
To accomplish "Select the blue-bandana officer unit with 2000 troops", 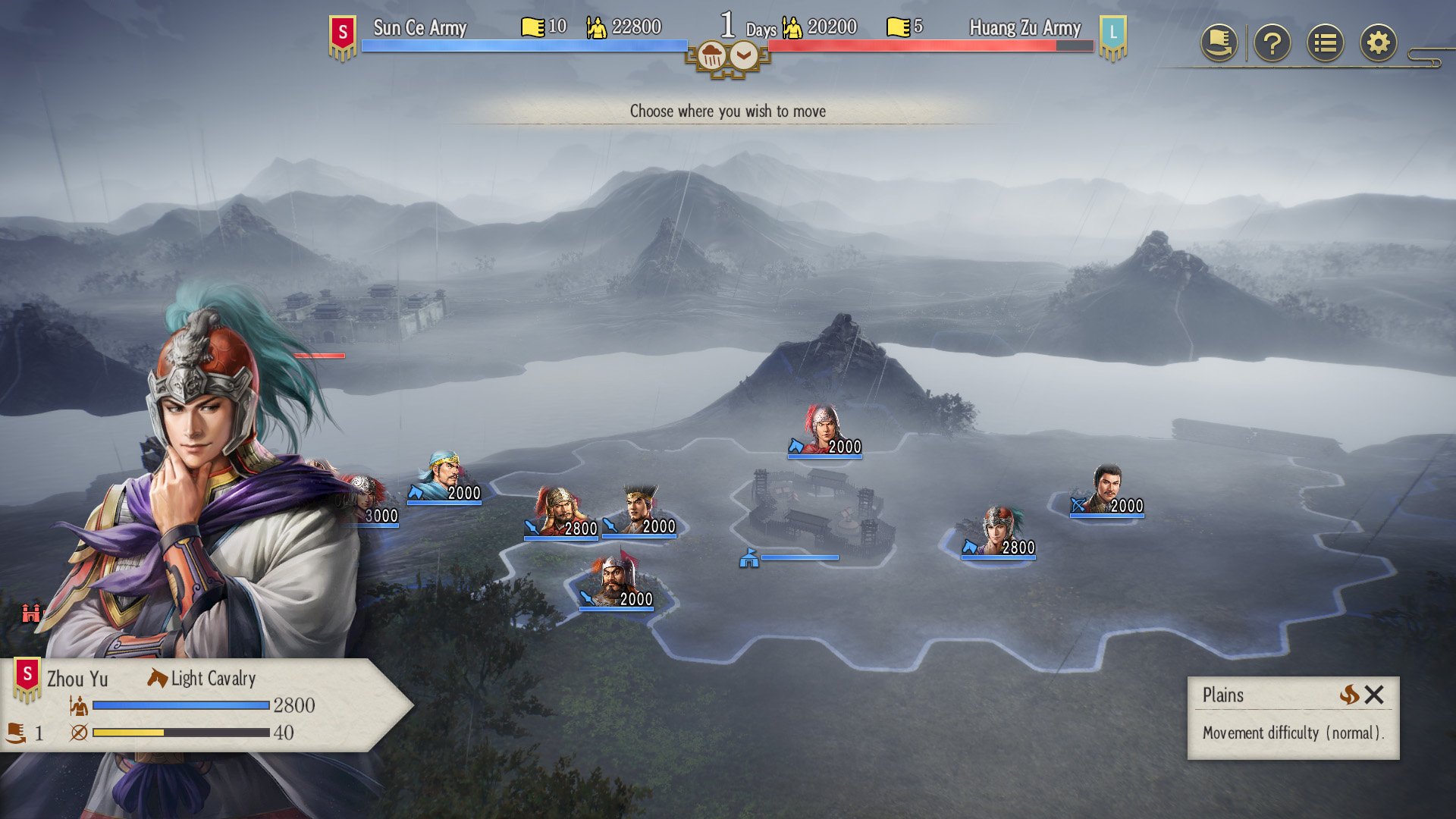I will click(x=444, y=479).
